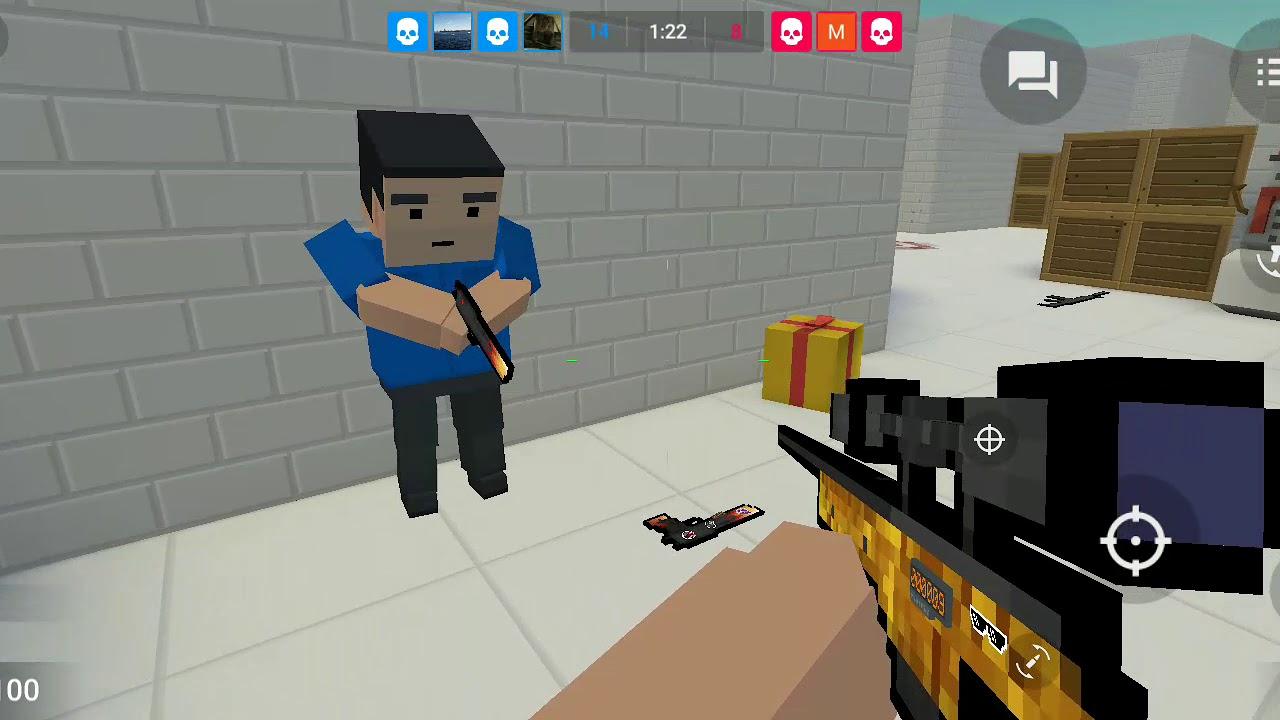Select the second blue skull icon up top
The width and height of the screenshot is (1280, 720).
click(x=497, y=31)
